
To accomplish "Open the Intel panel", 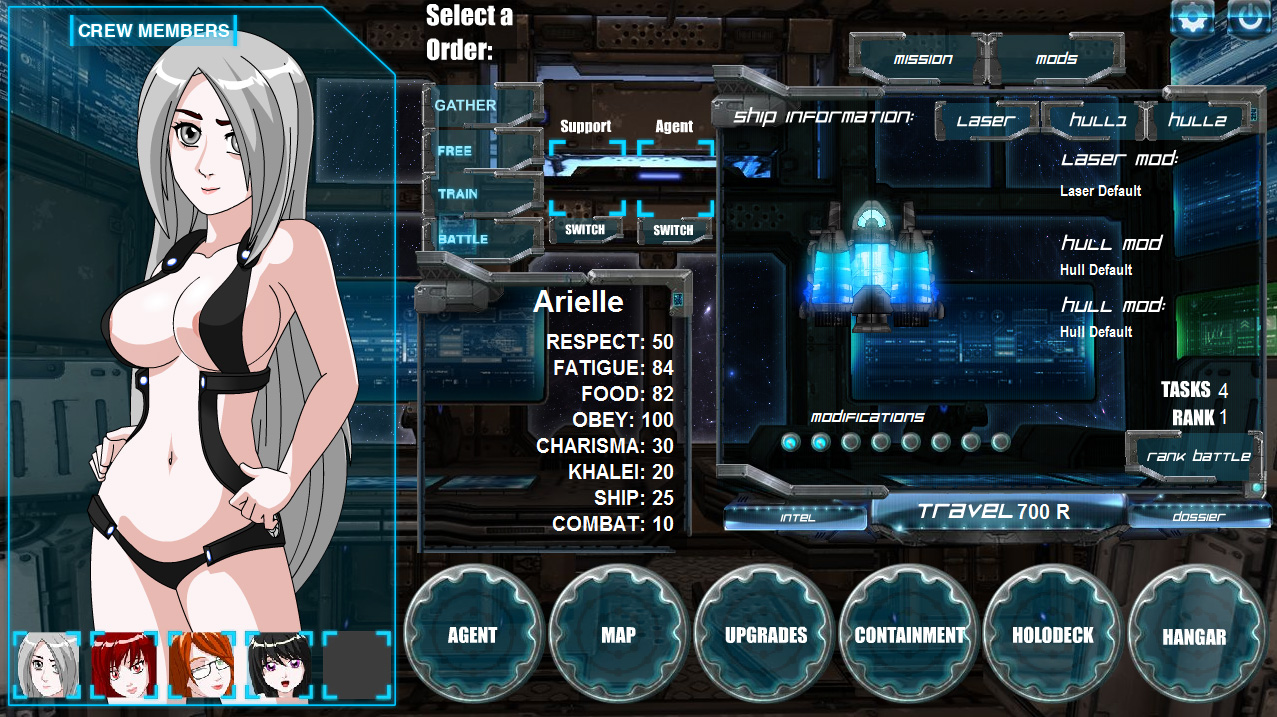I will [x=797, y=517].
